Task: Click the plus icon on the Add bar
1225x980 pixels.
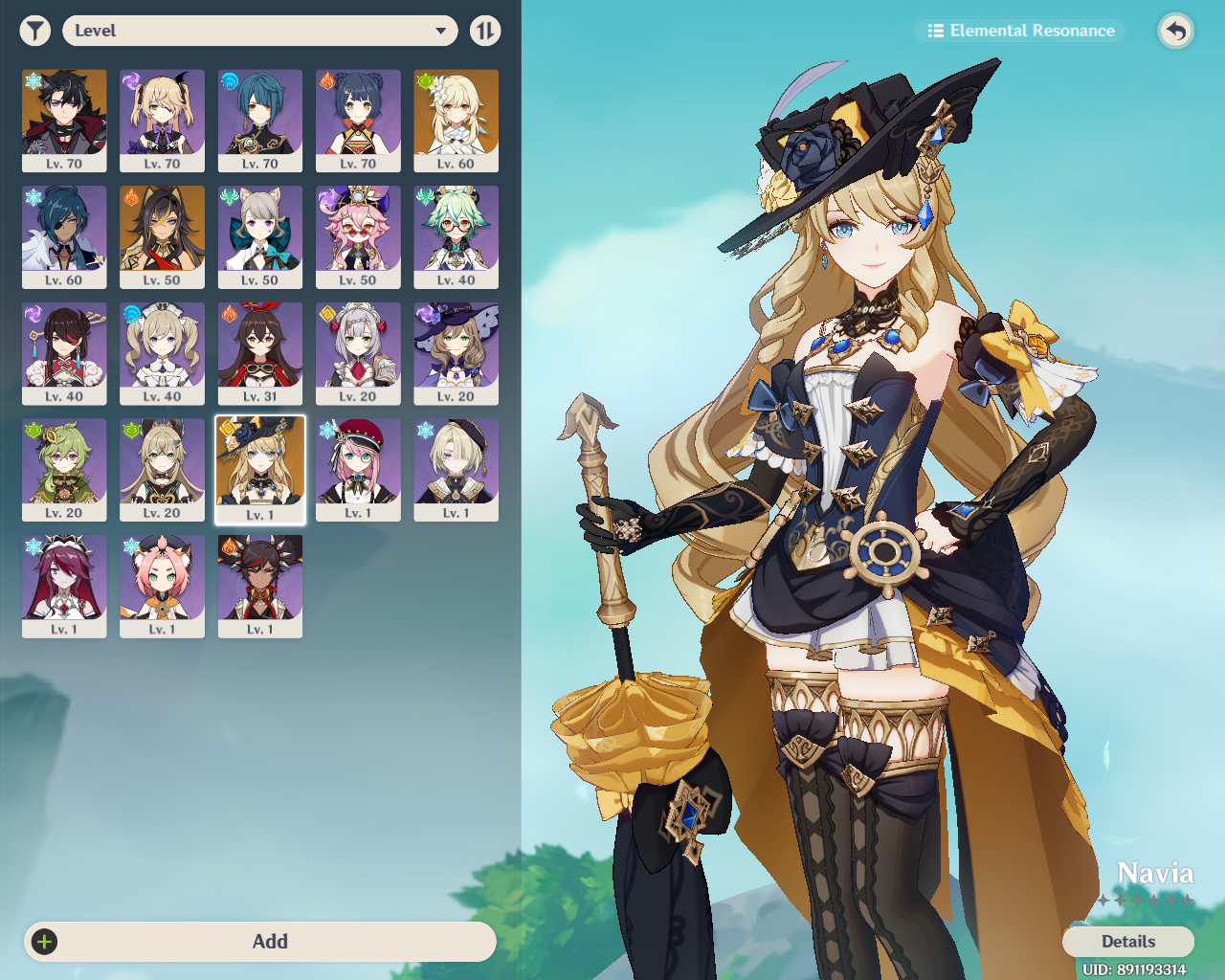Action: tap(44, 942)
